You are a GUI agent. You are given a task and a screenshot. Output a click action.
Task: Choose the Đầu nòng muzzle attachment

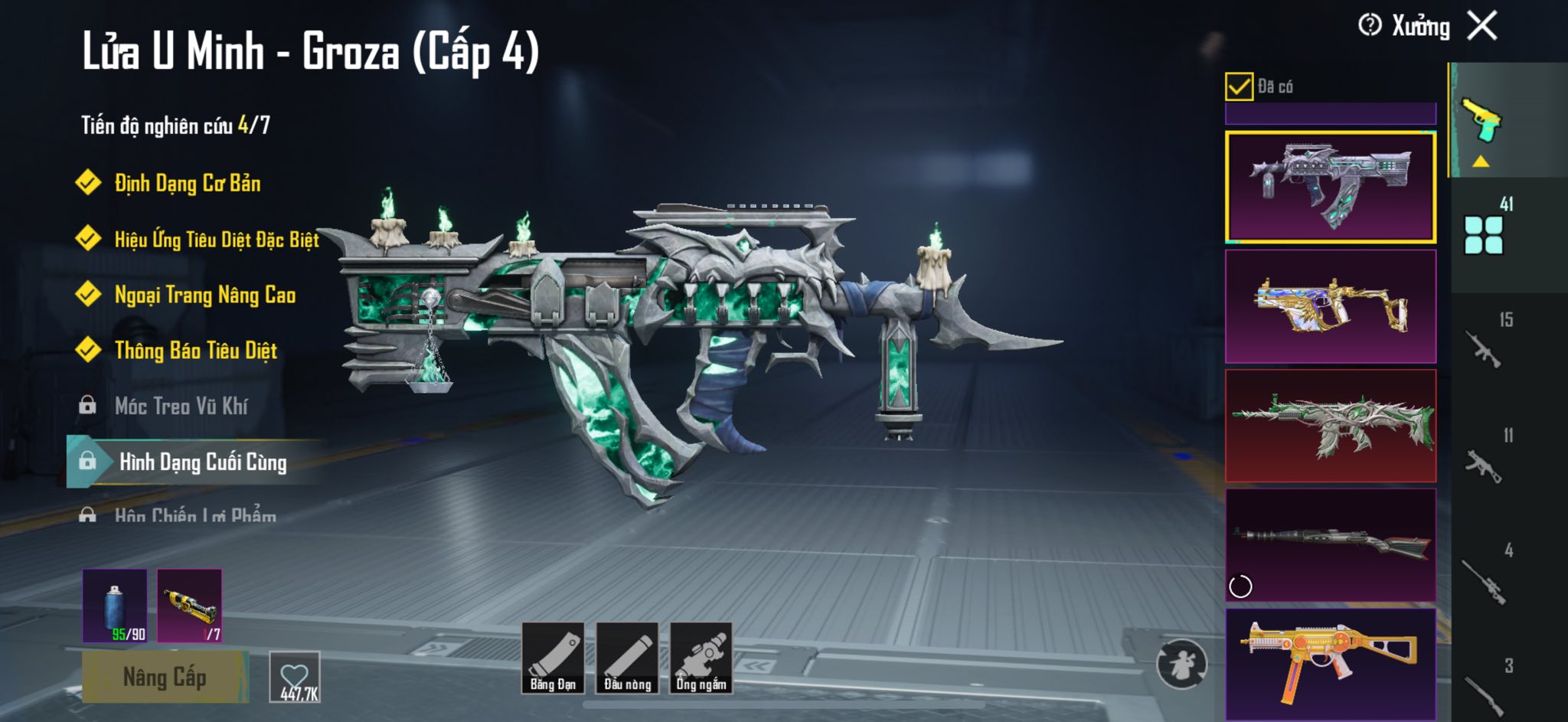[x=627, y=658]
